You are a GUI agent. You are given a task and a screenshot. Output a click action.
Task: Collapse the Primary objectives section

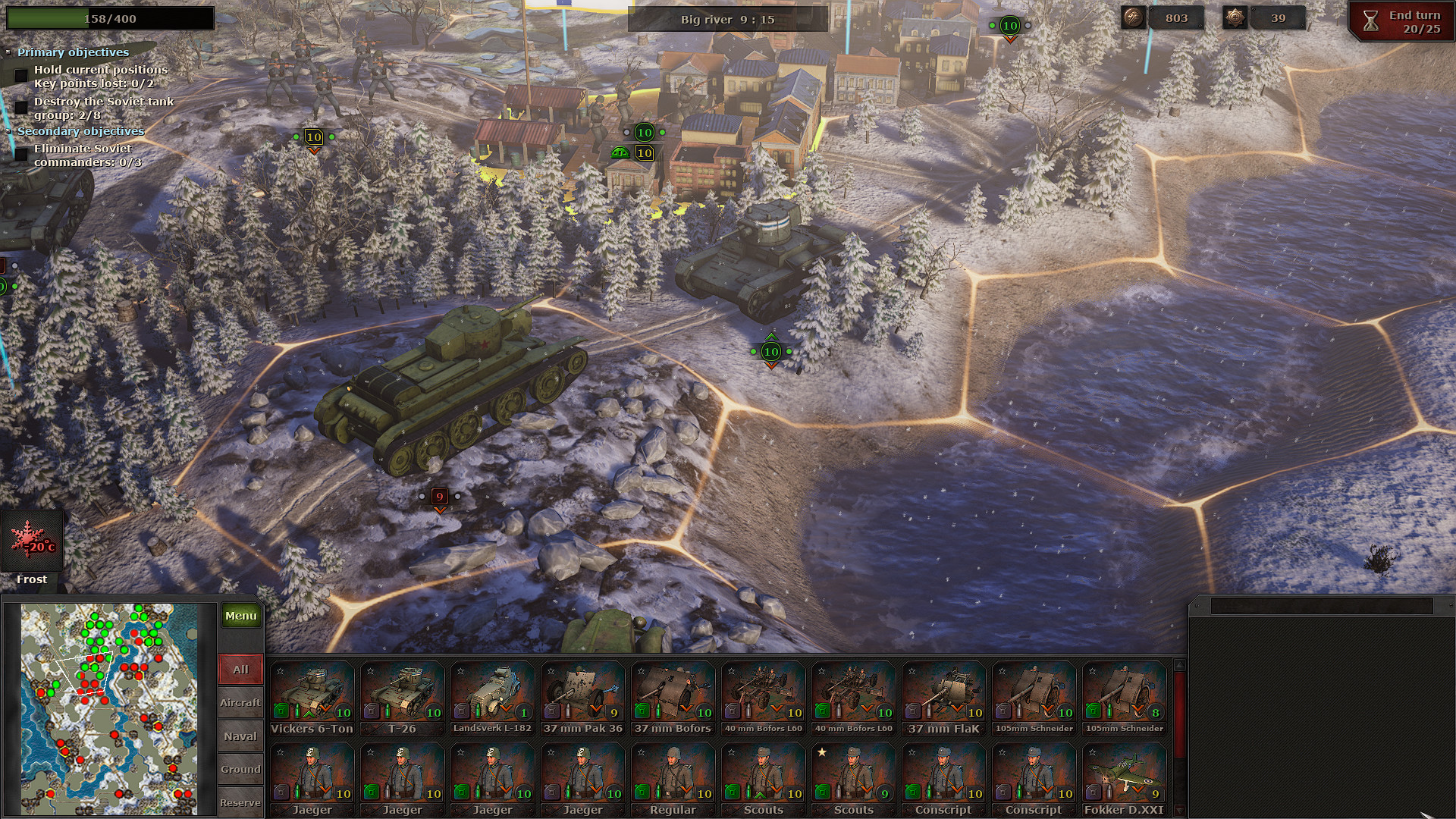point(8,52)
